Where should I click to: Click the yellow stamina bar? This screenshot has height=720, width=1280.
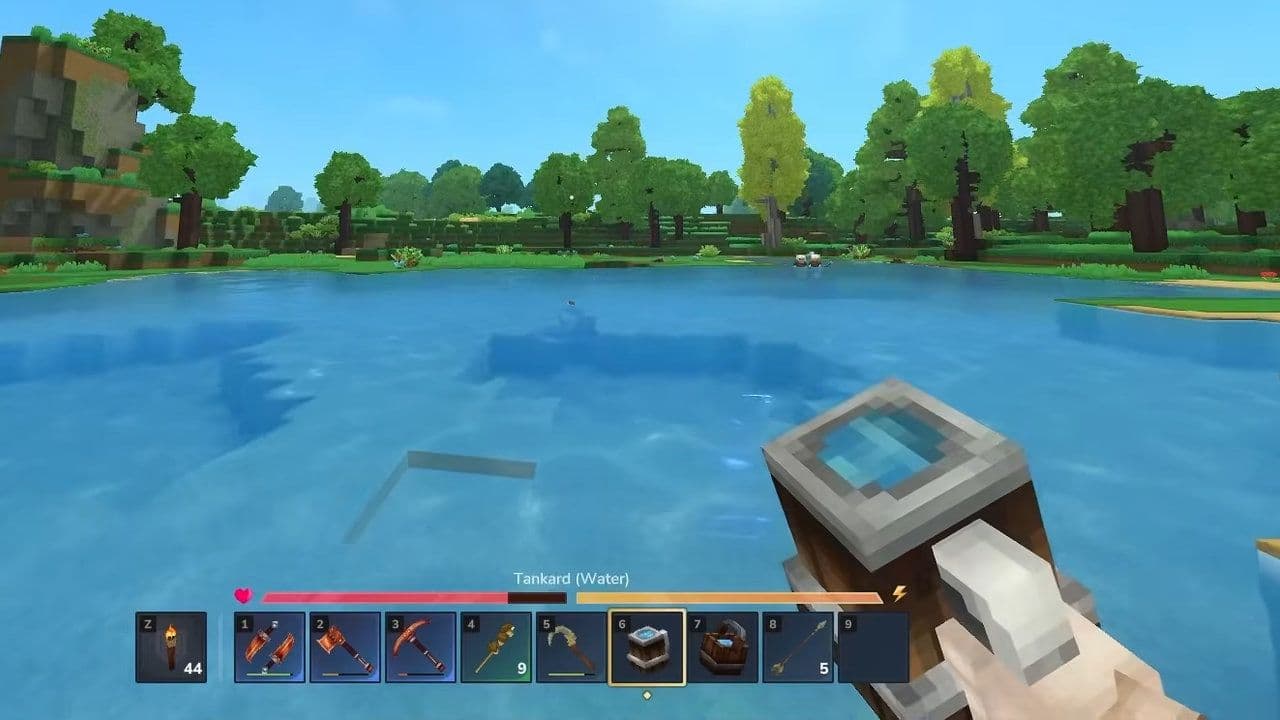(x=730, y=598)
